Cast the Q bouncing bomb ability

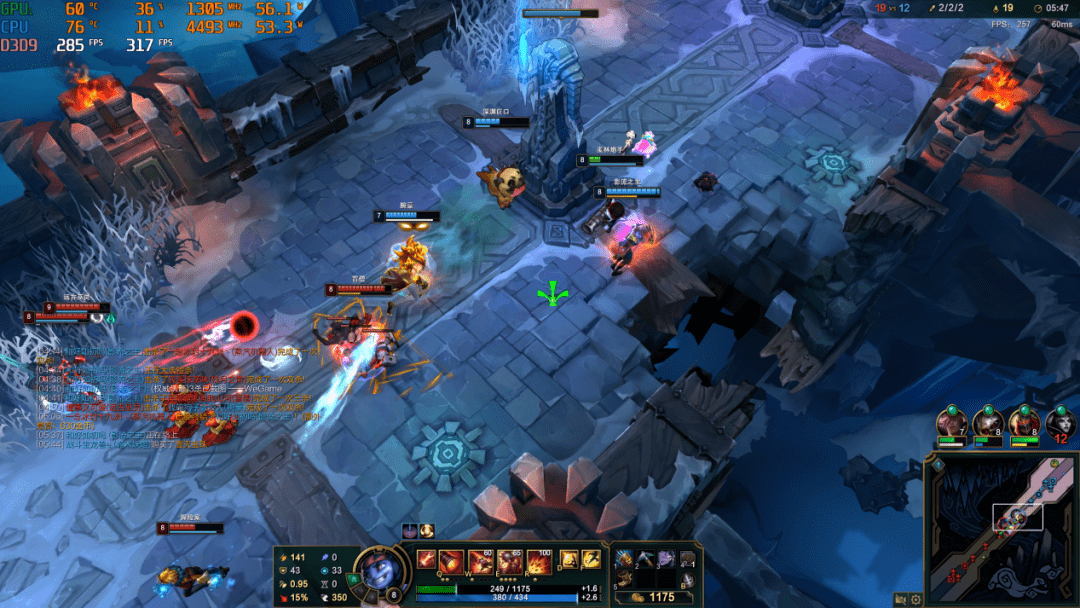452,561
